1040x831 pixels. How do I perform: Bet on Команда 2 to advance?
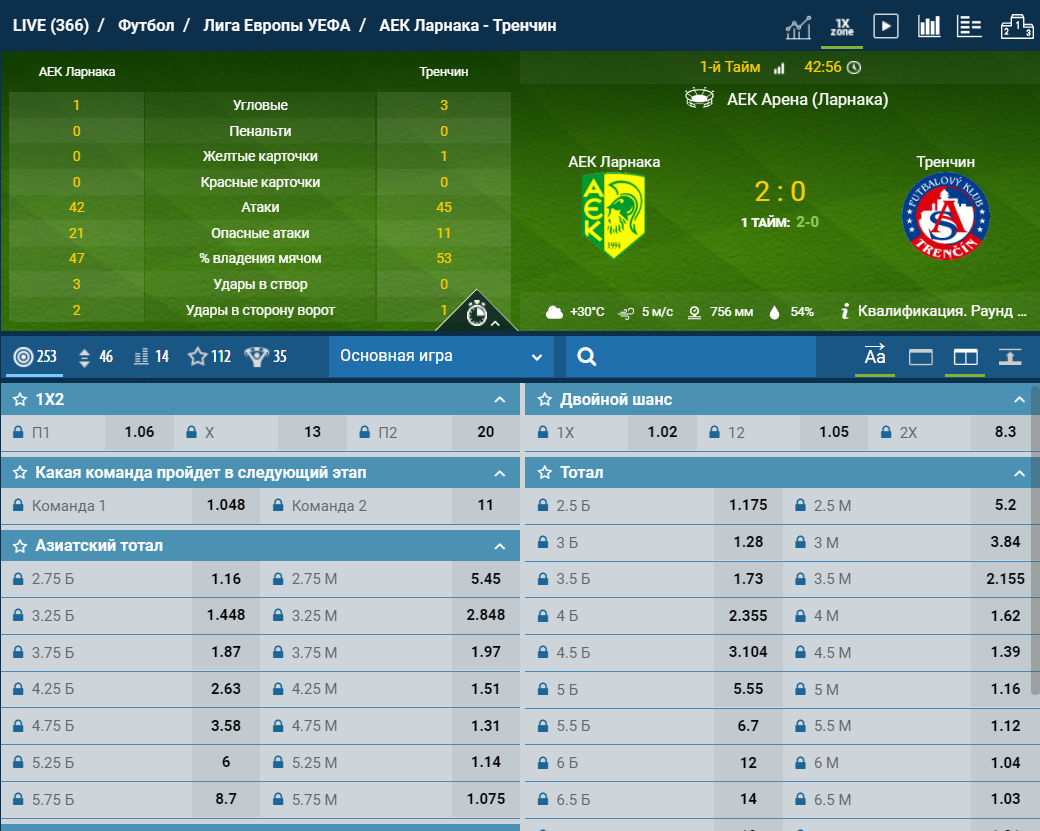(485, 505)
